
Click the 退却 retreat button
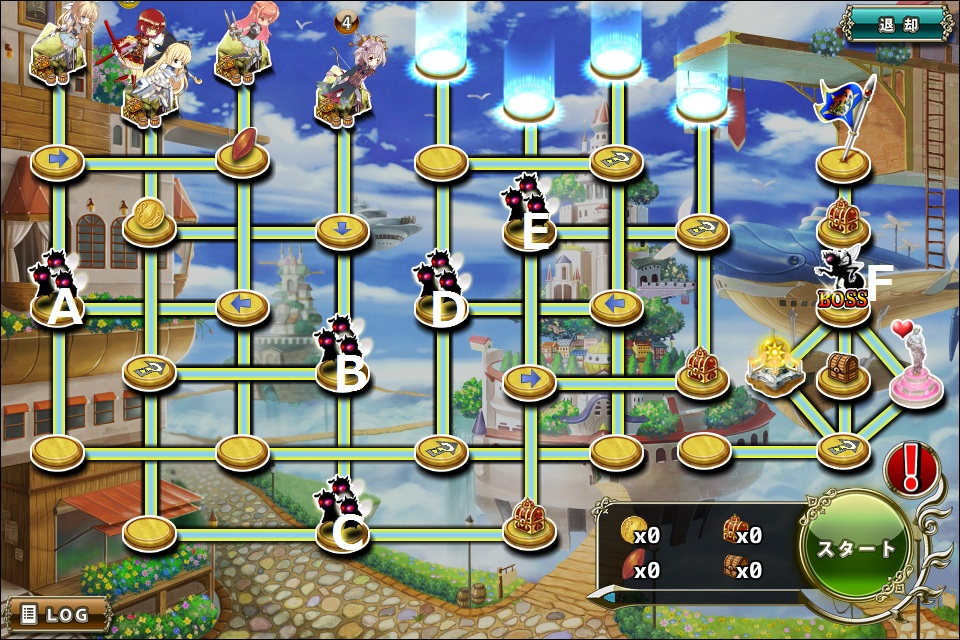(x=896, y=24)
